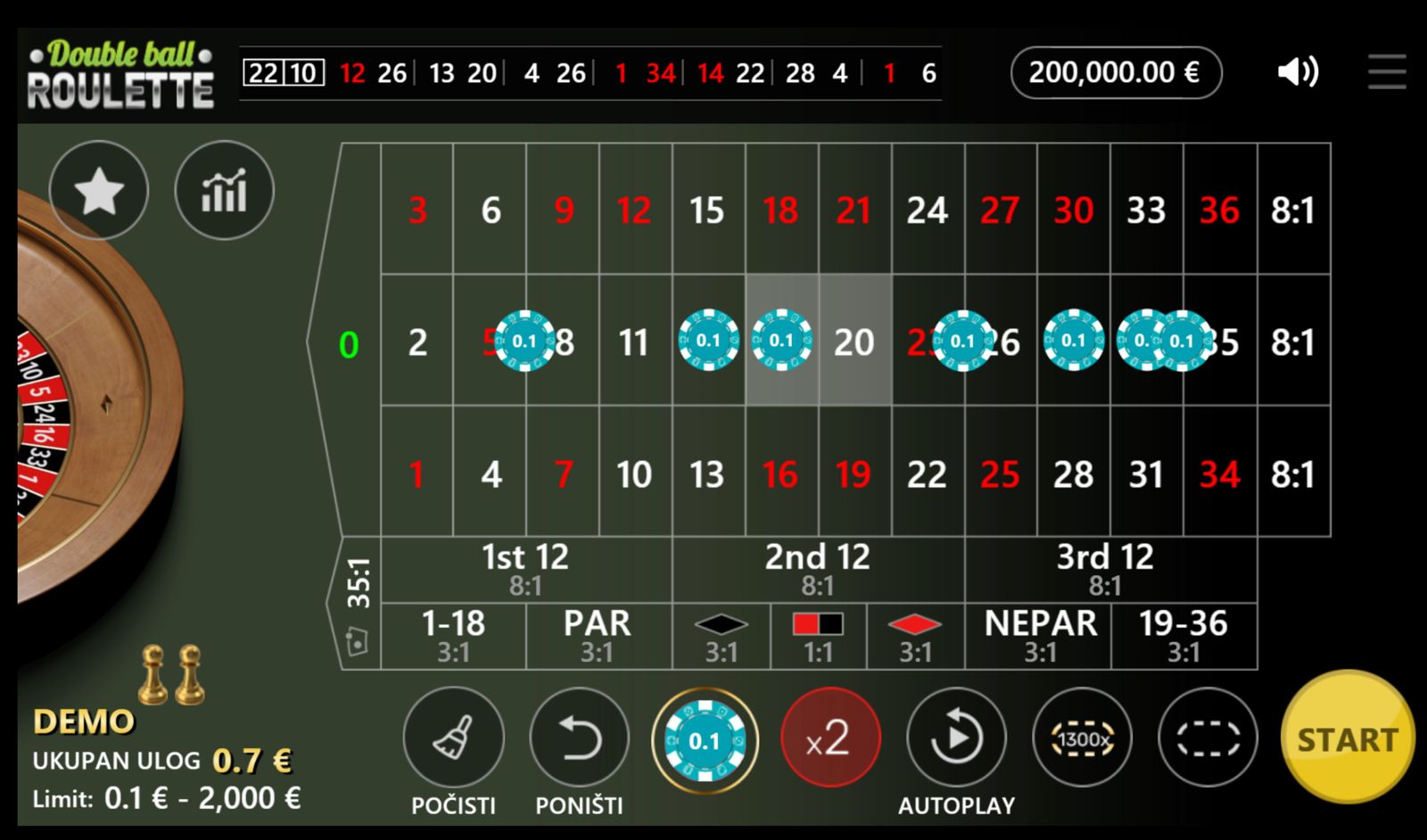Viewport: 1427px width, 840px height.
Task: Open the hamburger menu
Action: (x=1387, y=71)
